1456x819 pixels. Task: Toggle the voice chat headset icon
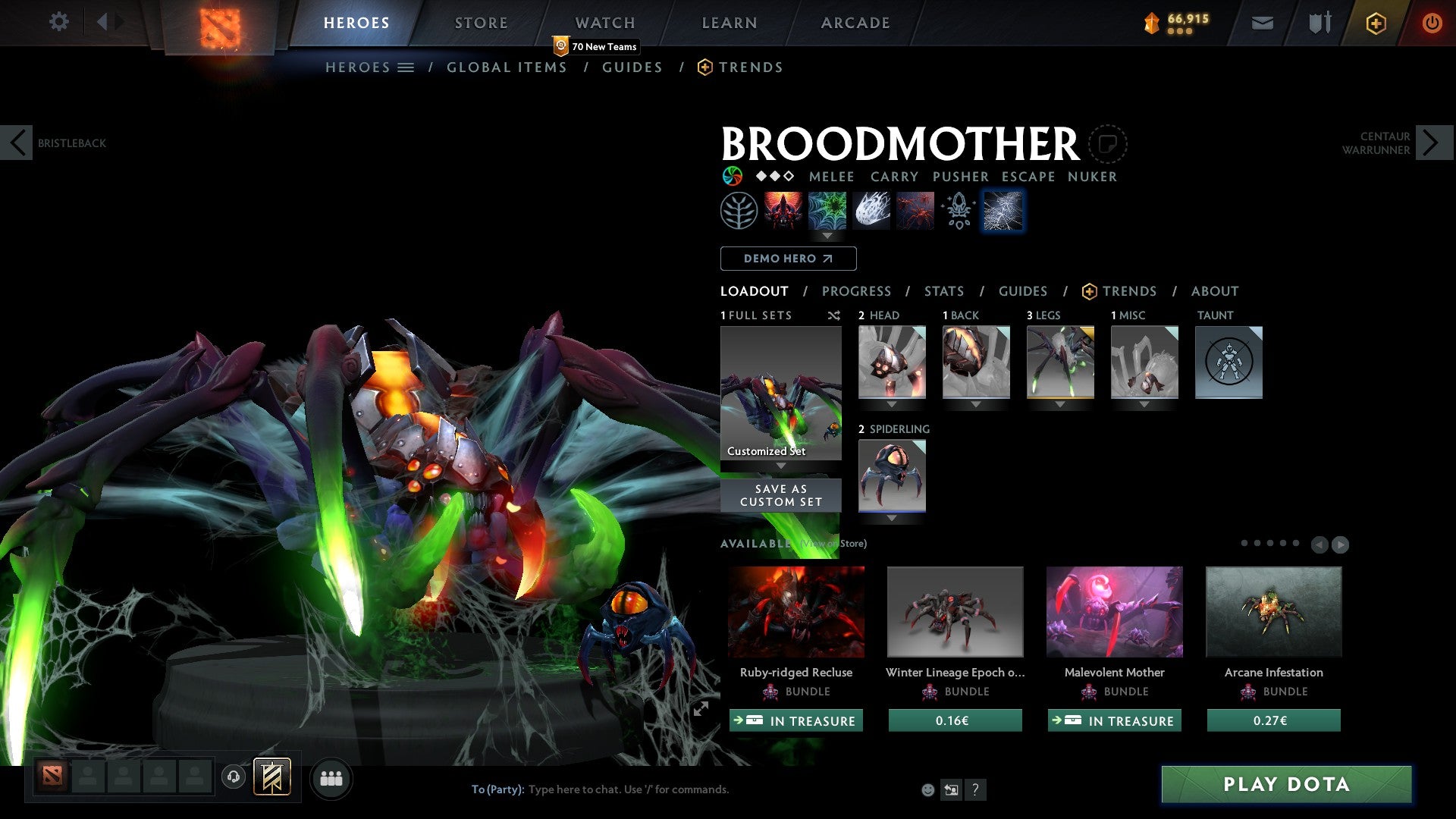pos(234,778)
